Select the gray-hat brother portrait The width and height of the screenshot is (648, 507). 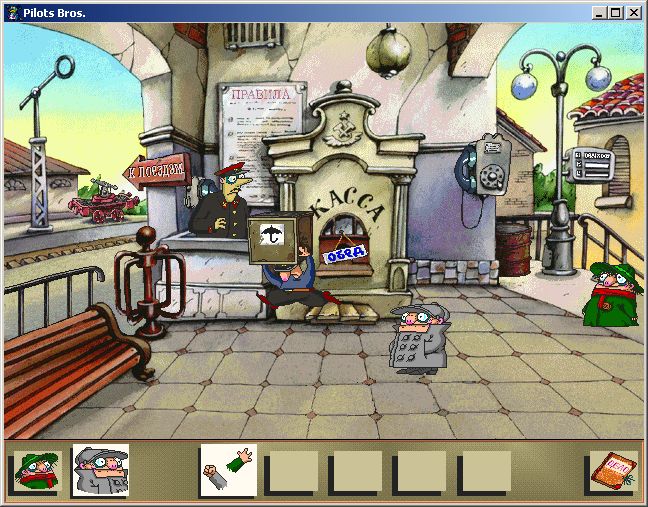[101, 471]
